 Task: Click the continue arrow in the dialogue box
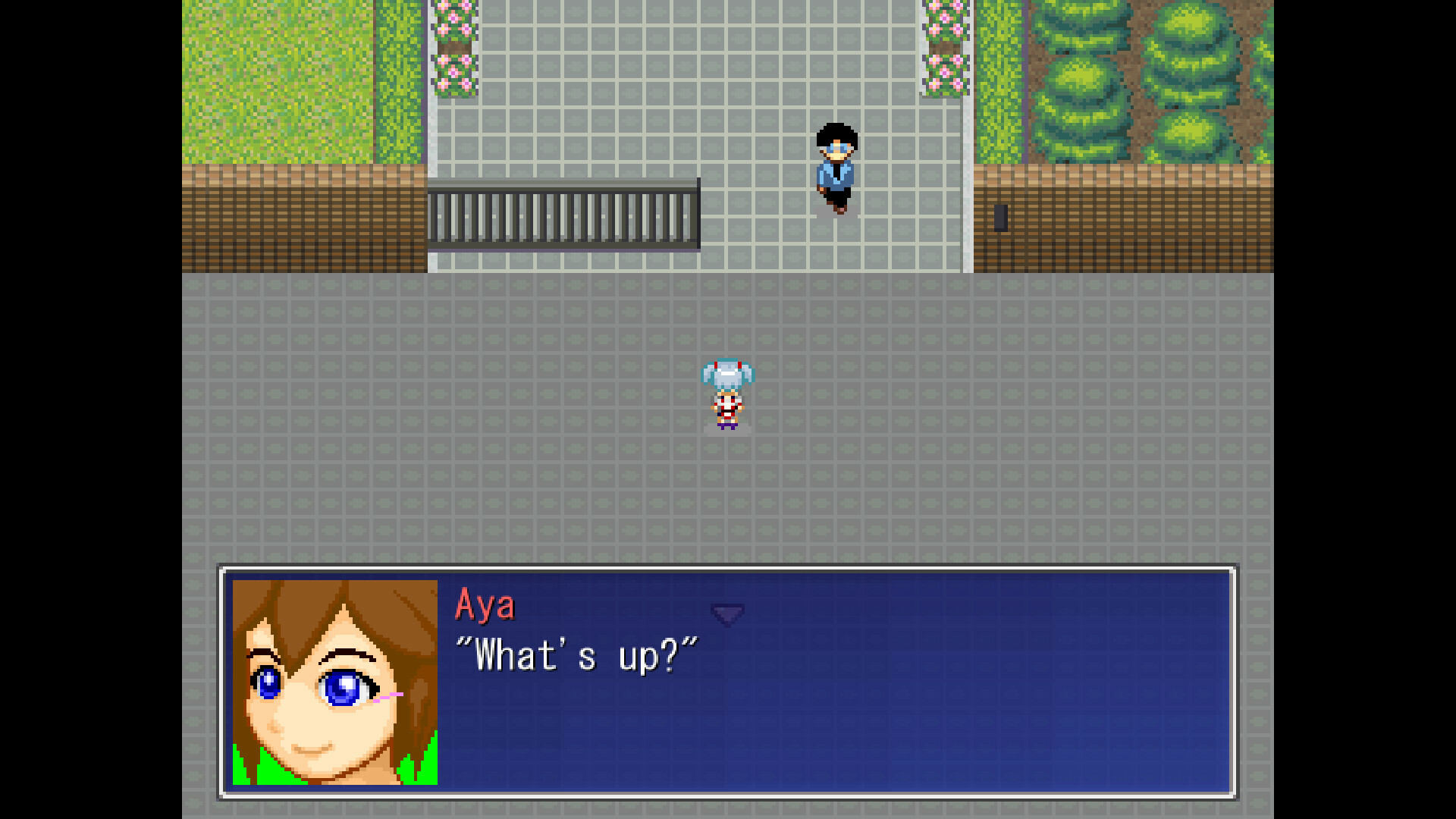pyautogui.click(x=727, y=614)
